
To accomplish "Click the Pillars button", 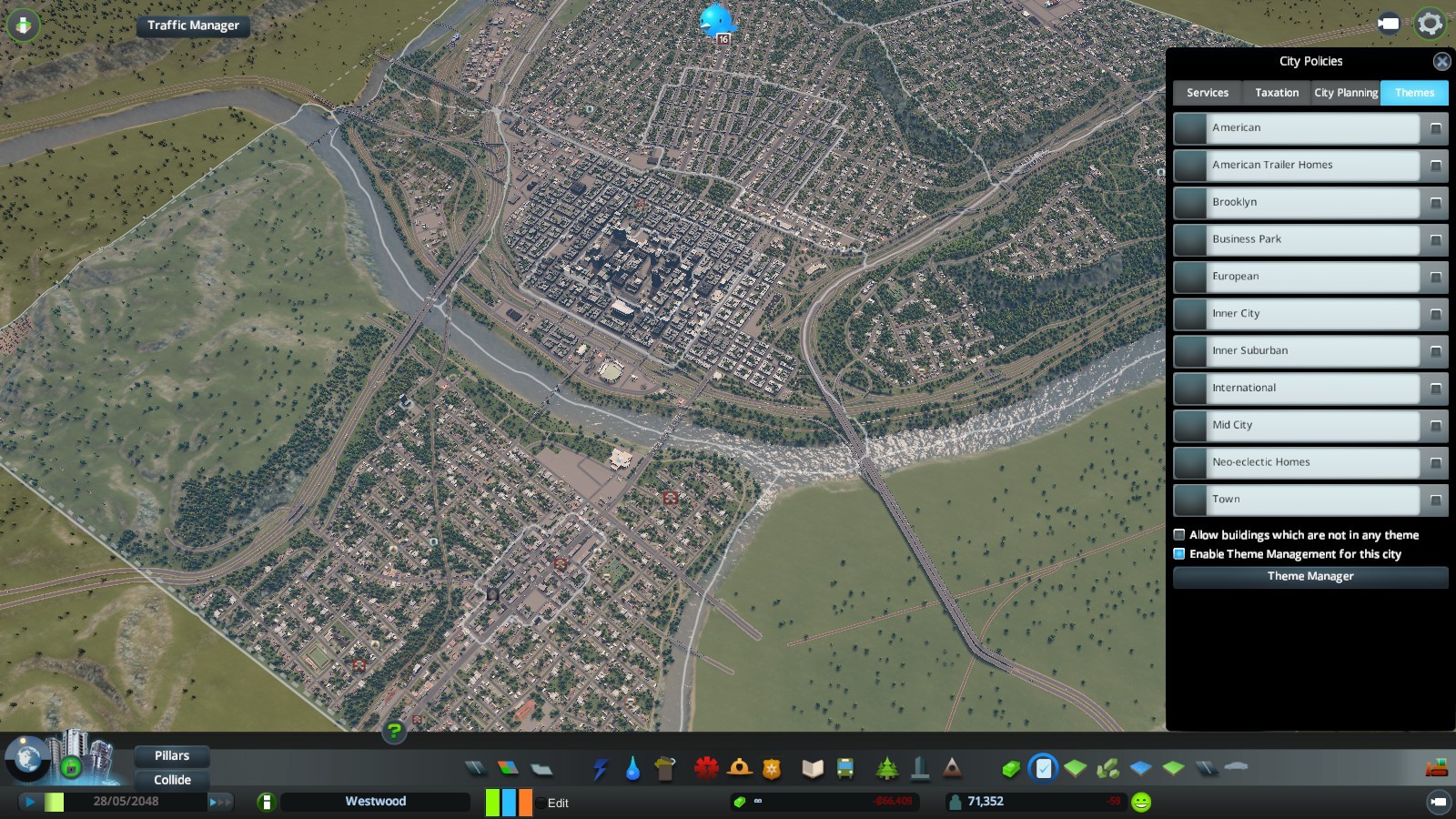I will pyautogui.click(x=172, y=756).
